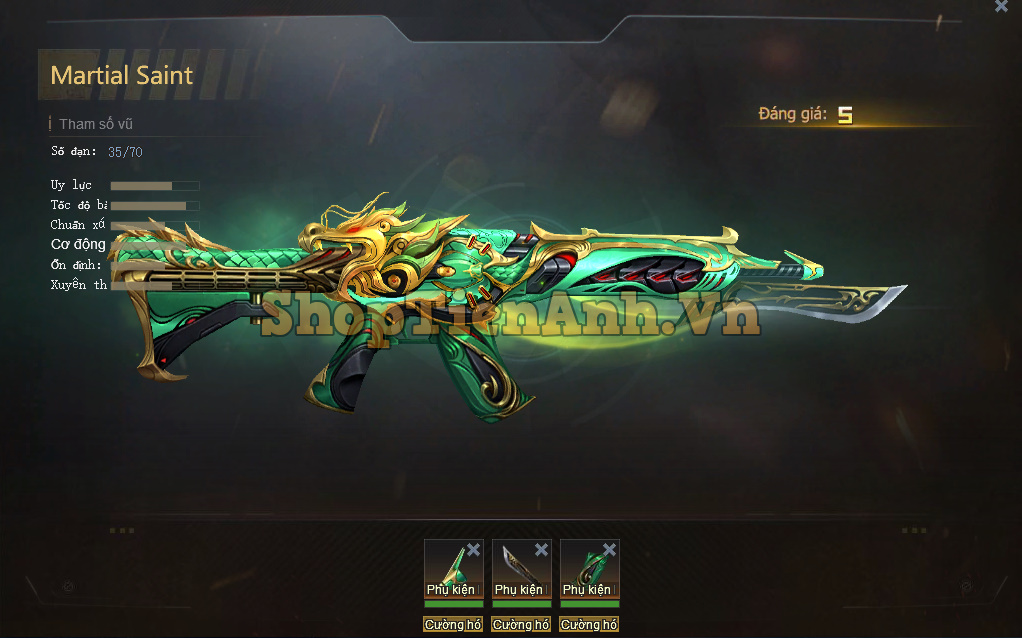The image size is (1022, 638).
Task: Remove the bayonet blade accessory using its X
Action: coord(541,550)
